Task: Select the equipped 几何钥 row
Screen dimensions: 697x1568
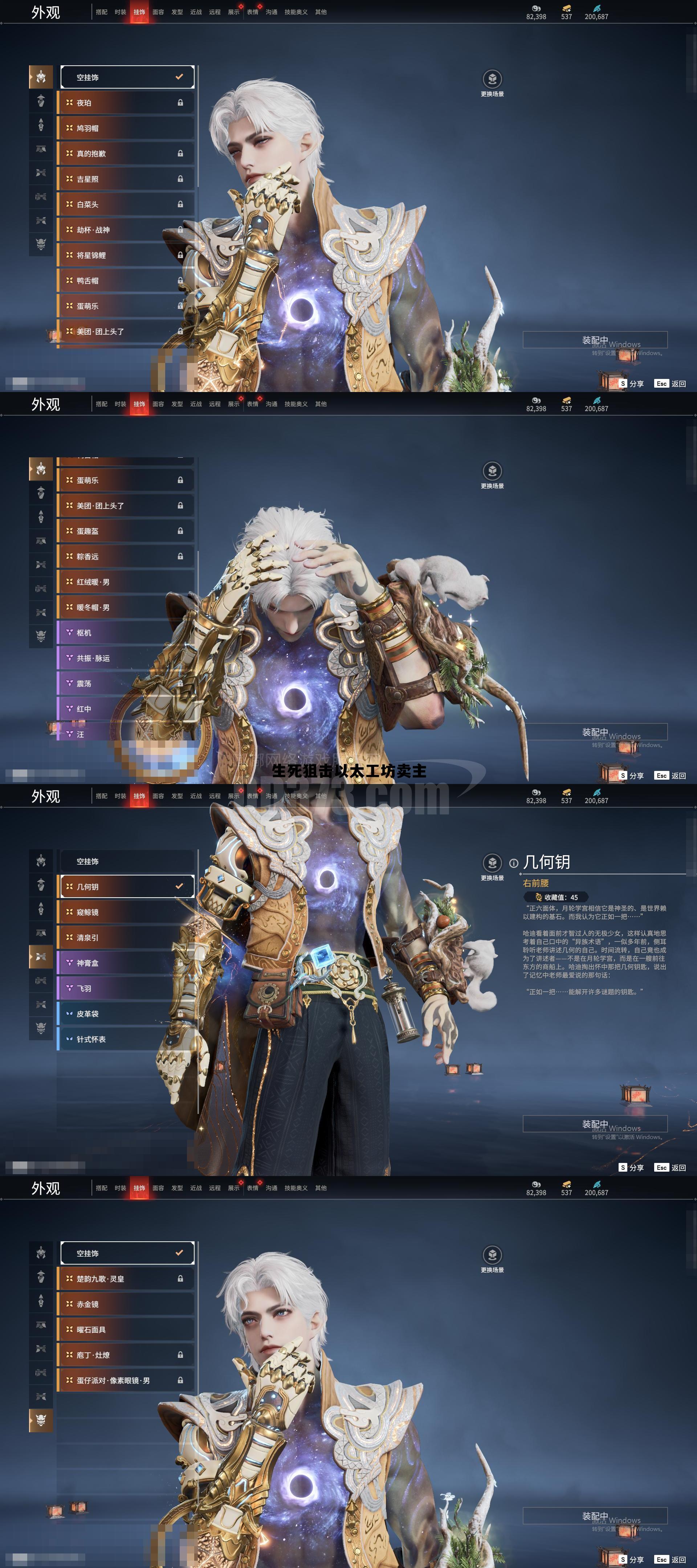Action: pos(127,887)
